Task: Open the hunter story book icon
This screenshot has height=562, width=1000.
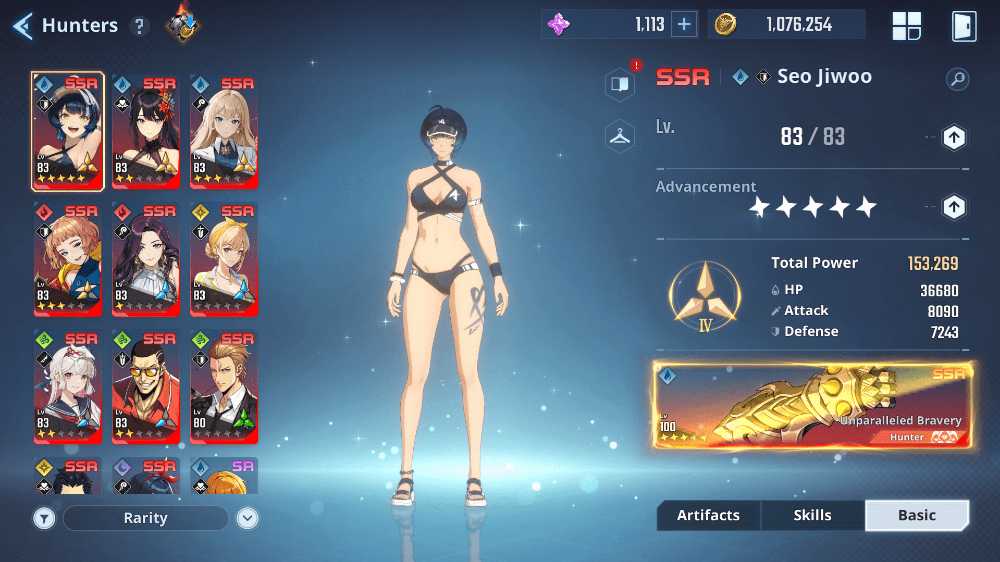Action: (620, 85)
